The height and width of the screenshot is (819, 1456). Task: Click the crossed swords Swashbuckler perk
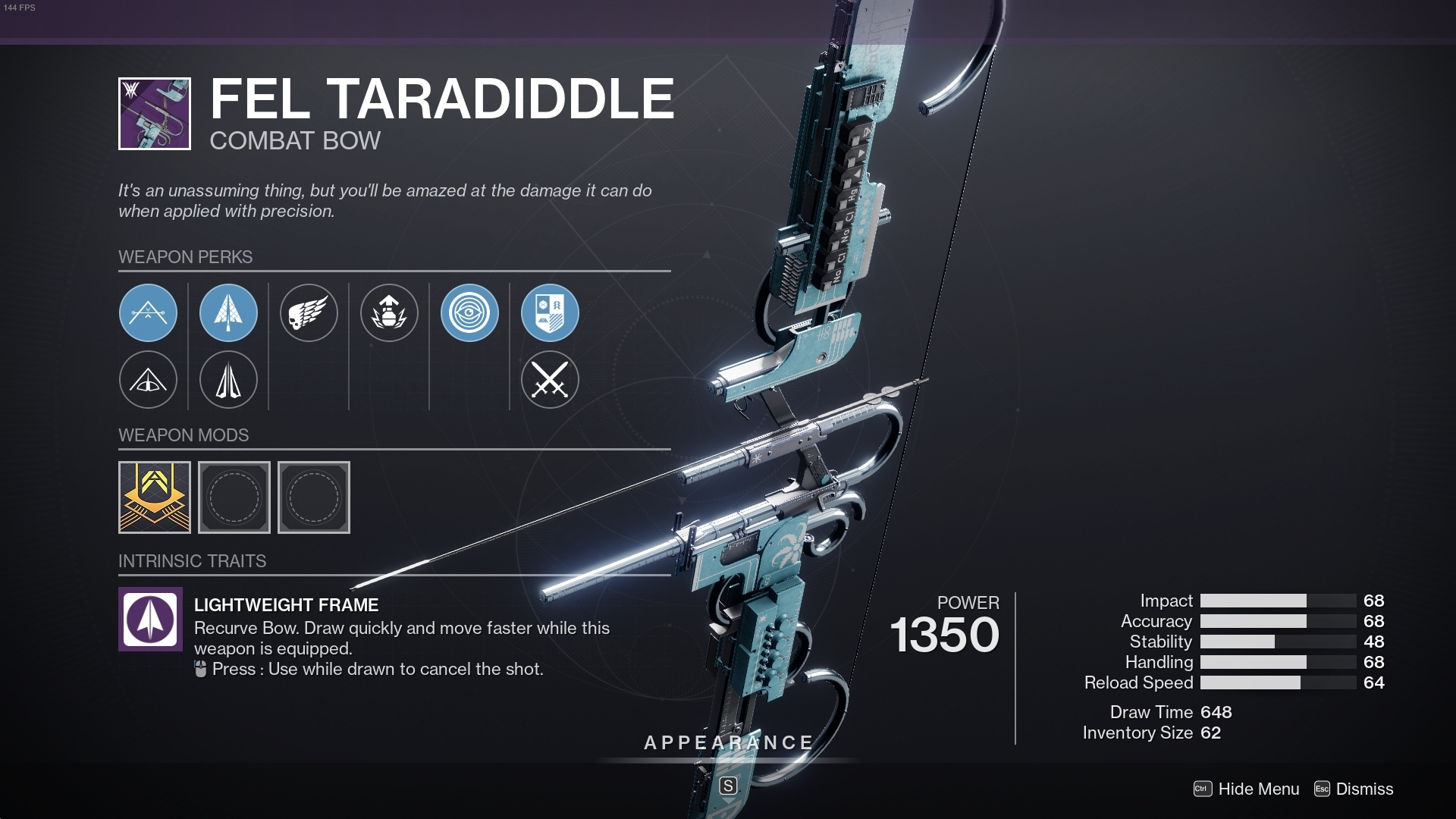(550, 380)
